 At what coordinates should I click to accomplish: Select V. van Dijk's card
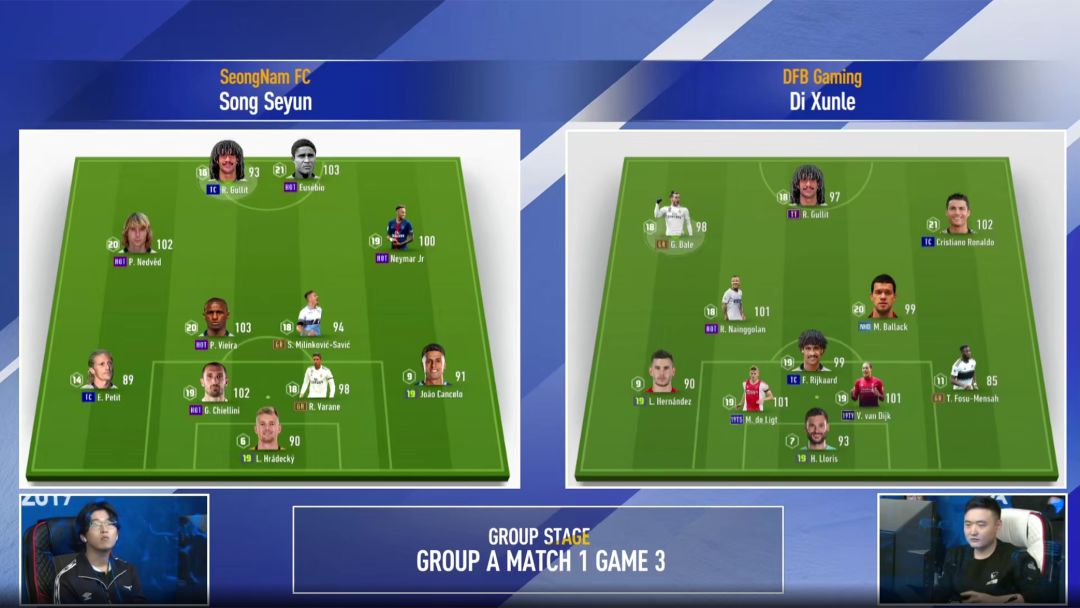point(867,388)
